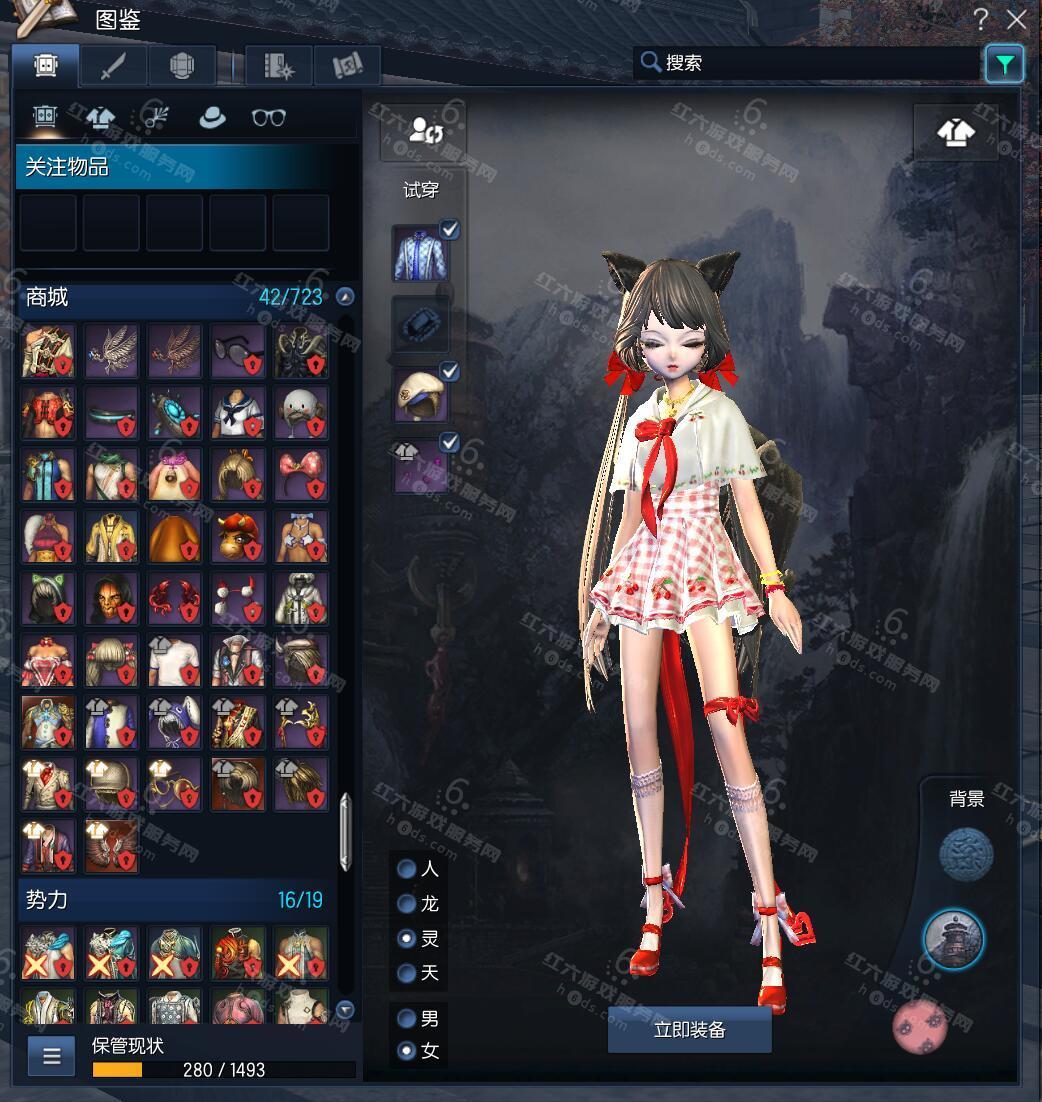The width and height of the screenshot is (1042, 1102).
Task: Select the 女 gender option
Action: 407,1051
